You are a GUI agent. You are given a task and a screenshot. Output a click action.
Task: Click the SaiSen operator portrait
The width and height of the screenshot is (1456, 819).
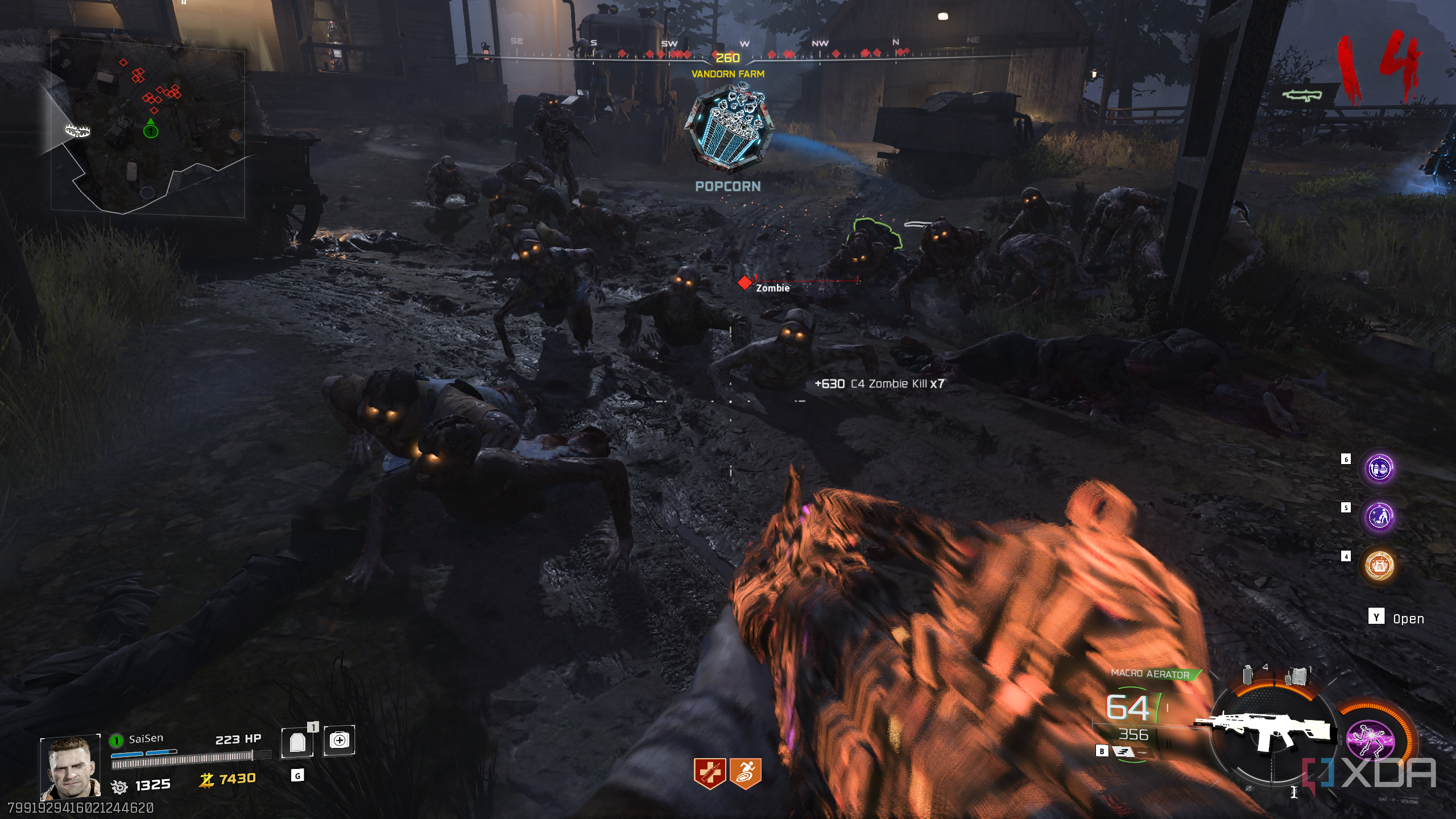pyautogui.click(x=70, y=767)
